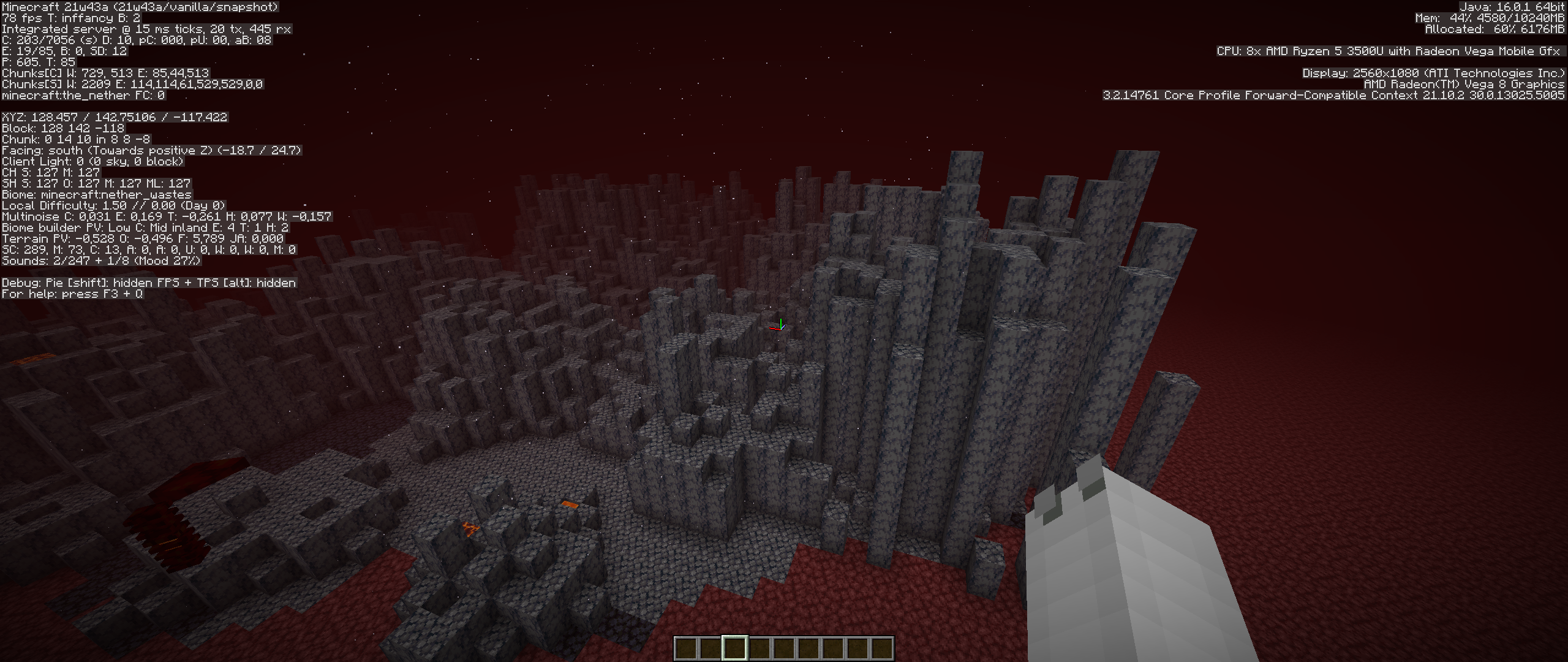This screenshot has width=1568, height=662.
Task: Select the highlighted hotbar slot
Action: [734, 648]
